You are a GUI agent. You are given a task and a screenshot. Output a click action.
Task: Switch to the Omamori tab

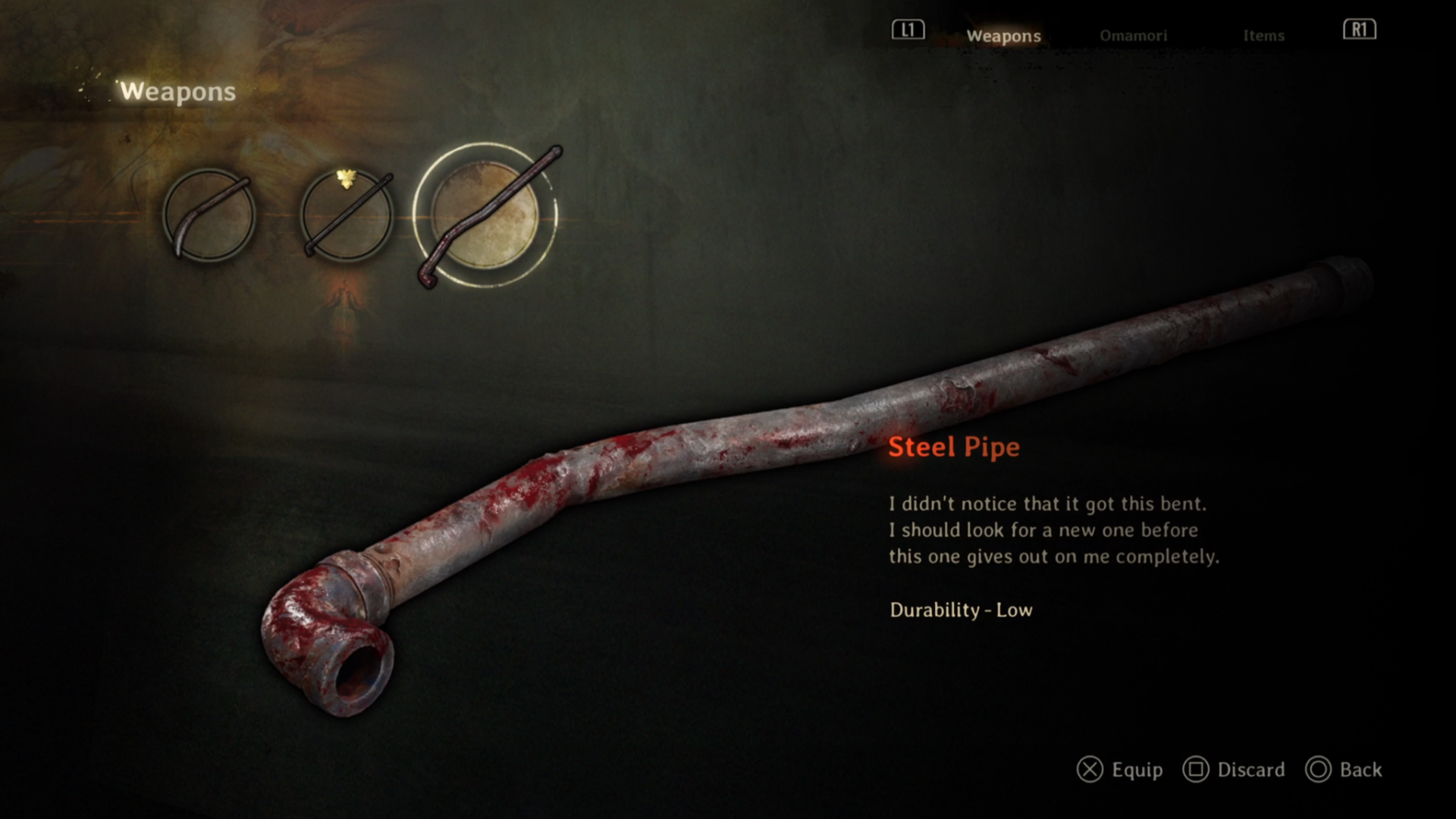click(x=1133, y=36)
